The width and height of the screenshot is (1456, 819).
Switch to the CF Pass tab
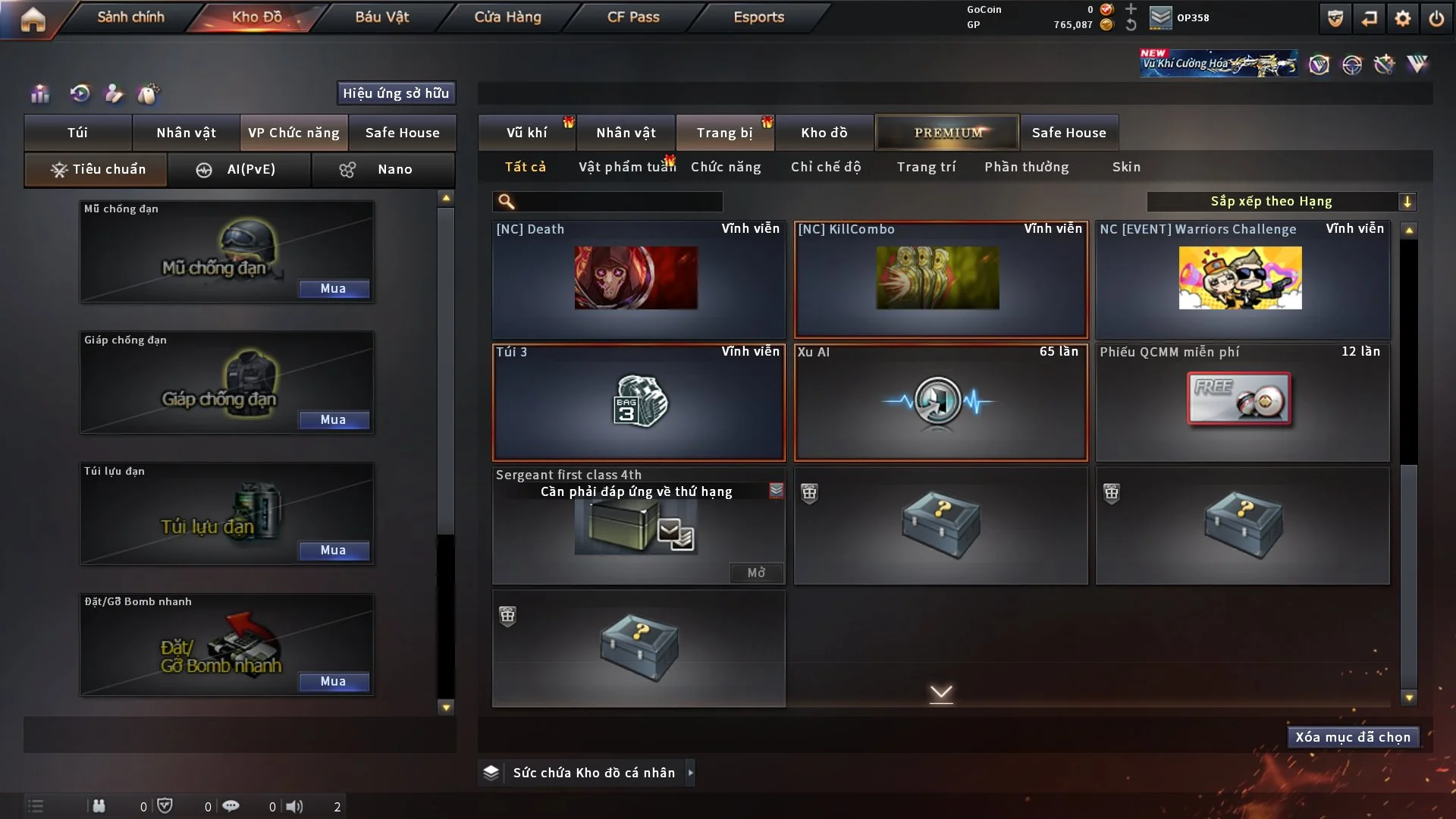[x=633, y=17]
